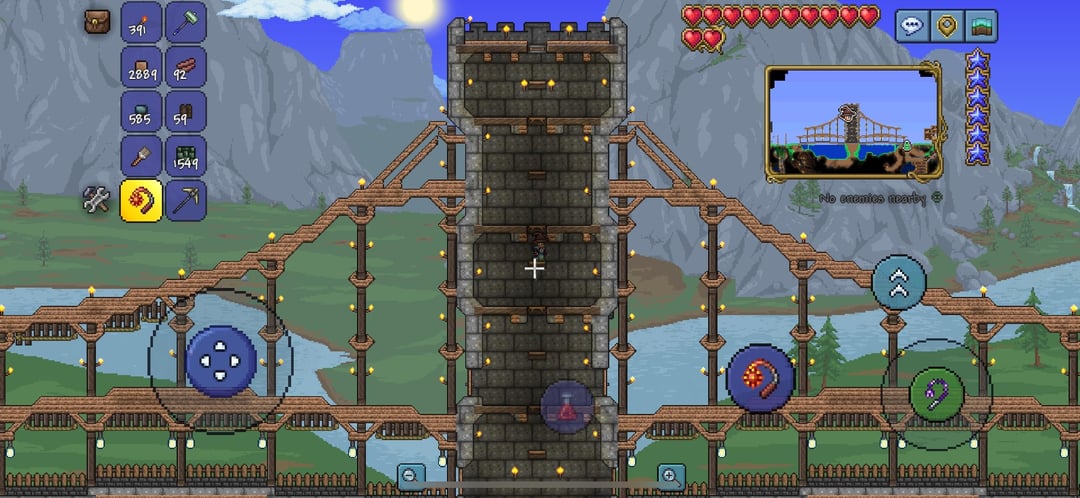The width and height of the screenshot is (1080, 498).
Task: Choose the wood stack of 2889
Action: point(141,66)
